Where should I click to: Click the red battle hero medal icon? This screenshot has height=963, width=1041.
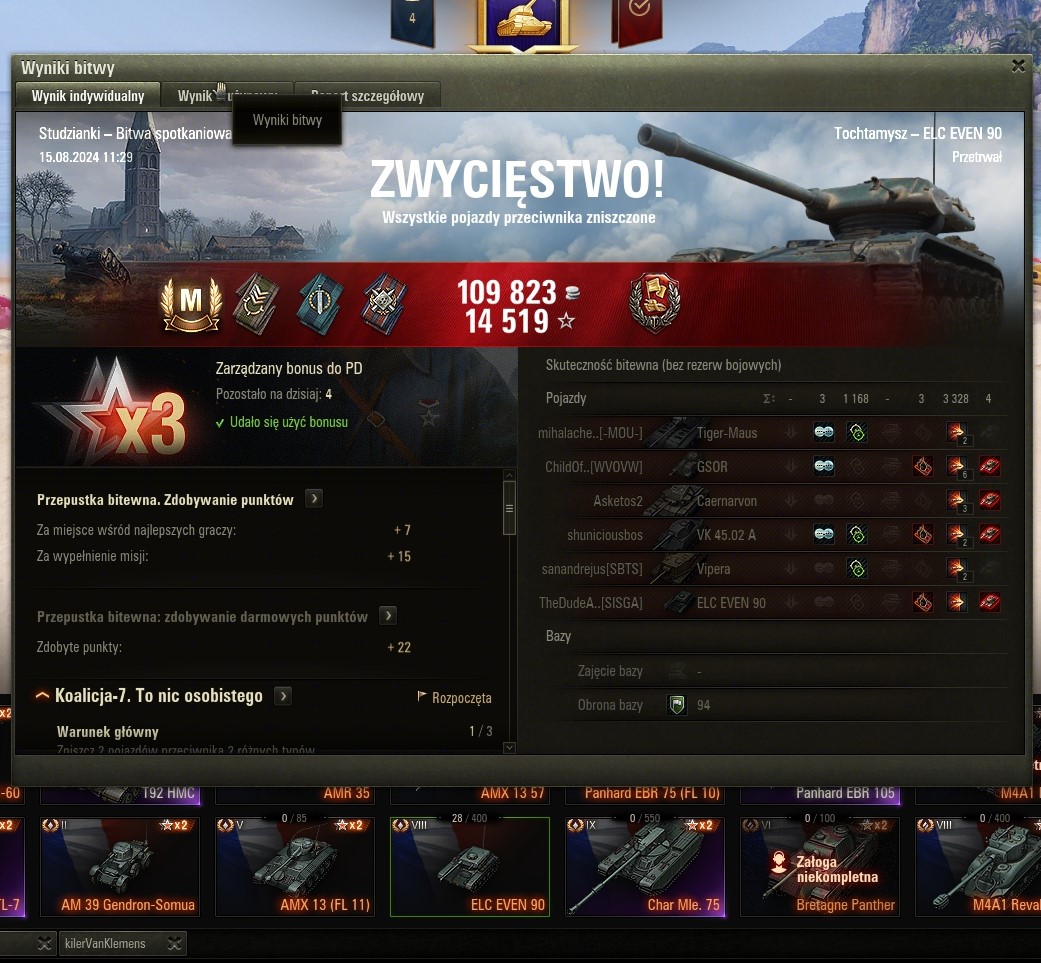pos(655,303)
